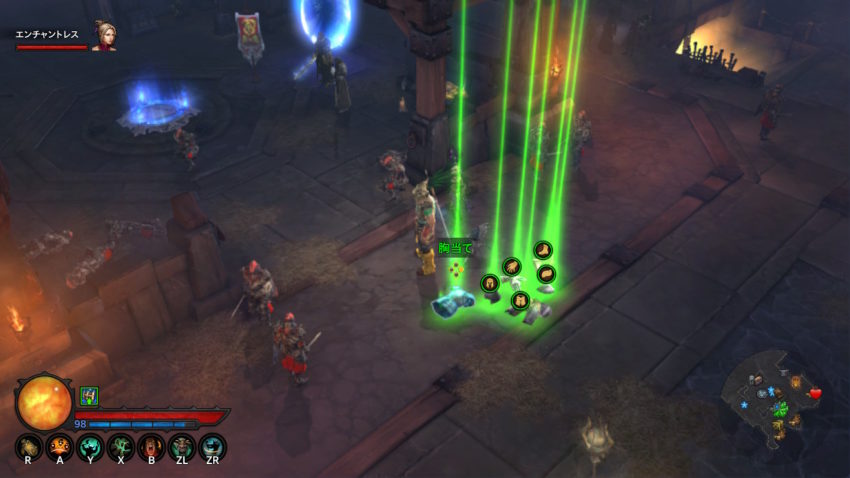
Task: Pick up the helmet loot icon
Action: (x=490, y=283)
